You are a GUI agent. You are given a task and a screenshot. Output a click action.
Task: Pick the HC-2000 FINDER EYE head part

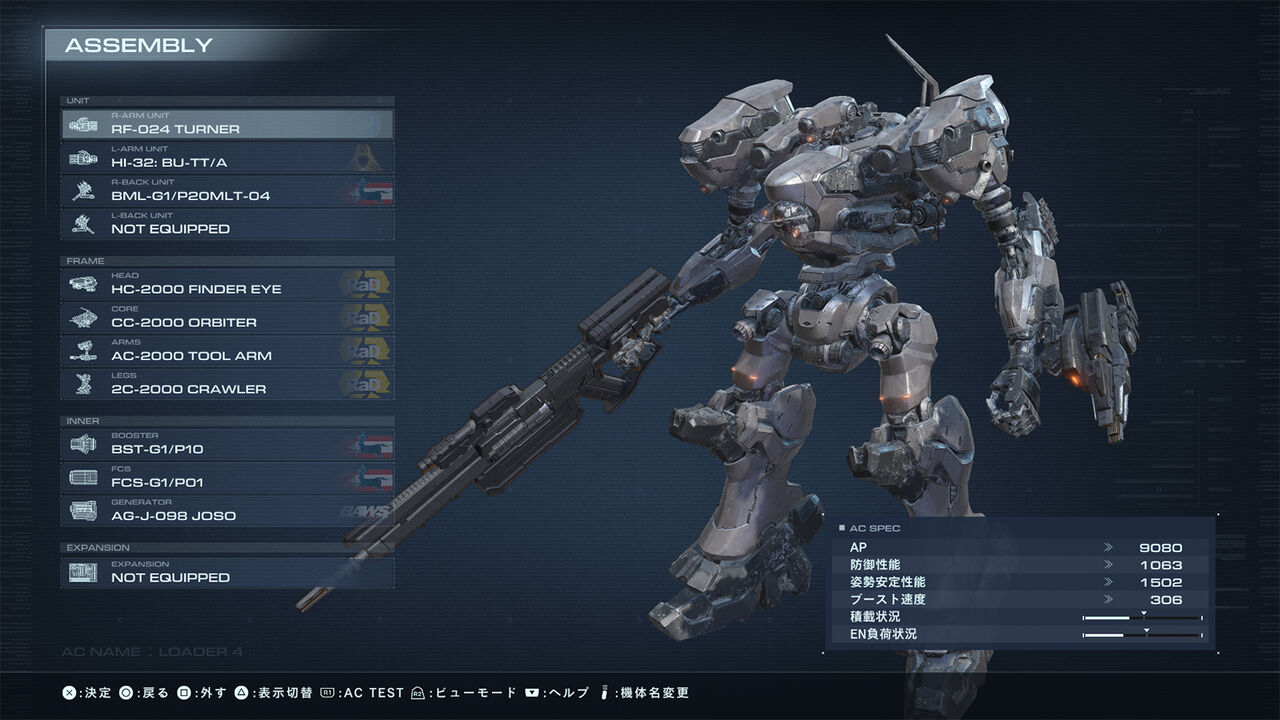tap(227, 284)
